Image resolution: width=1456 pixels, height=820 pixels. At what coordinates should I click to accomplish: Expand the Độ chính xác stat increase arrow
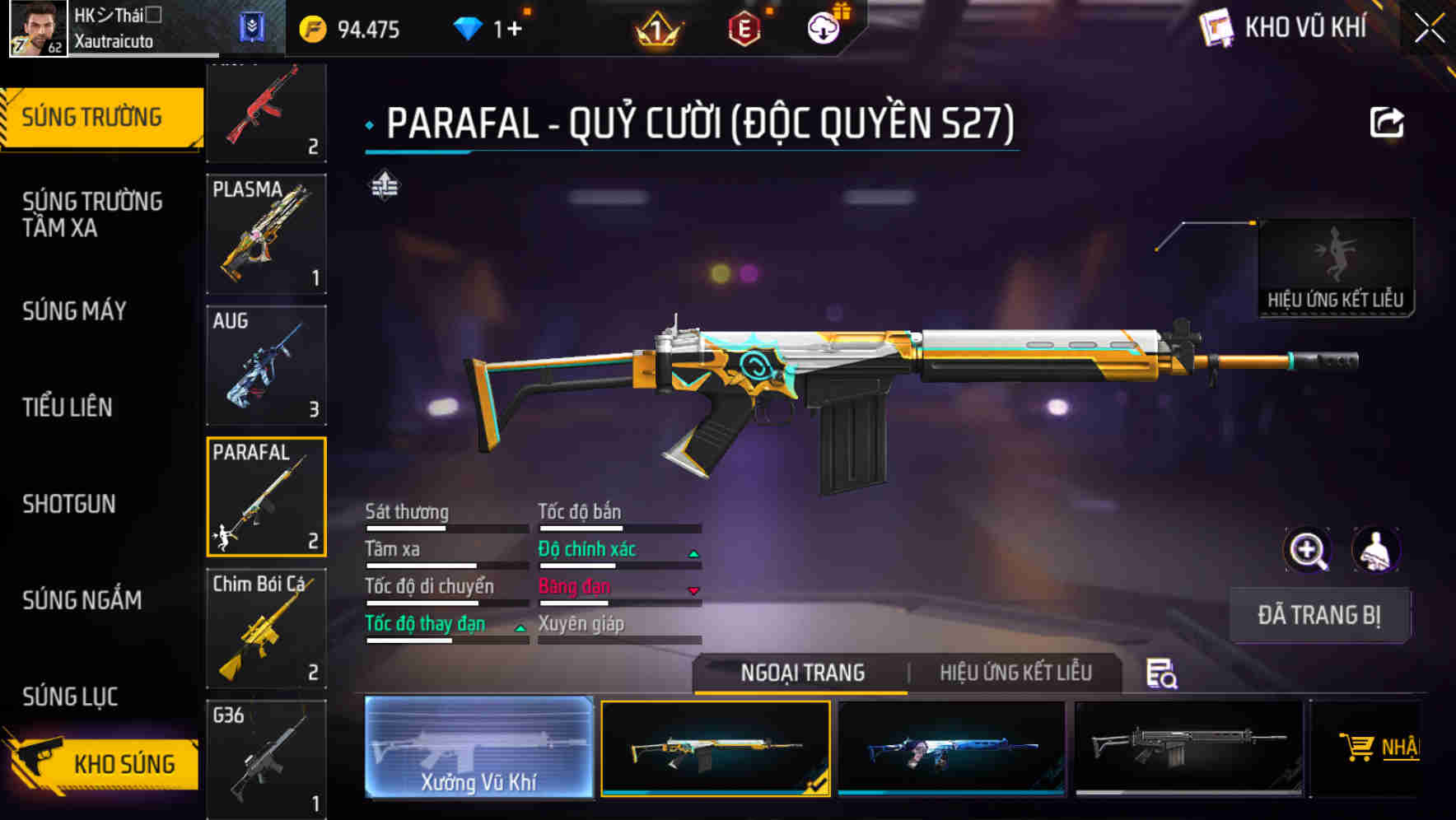pos(694,553)
